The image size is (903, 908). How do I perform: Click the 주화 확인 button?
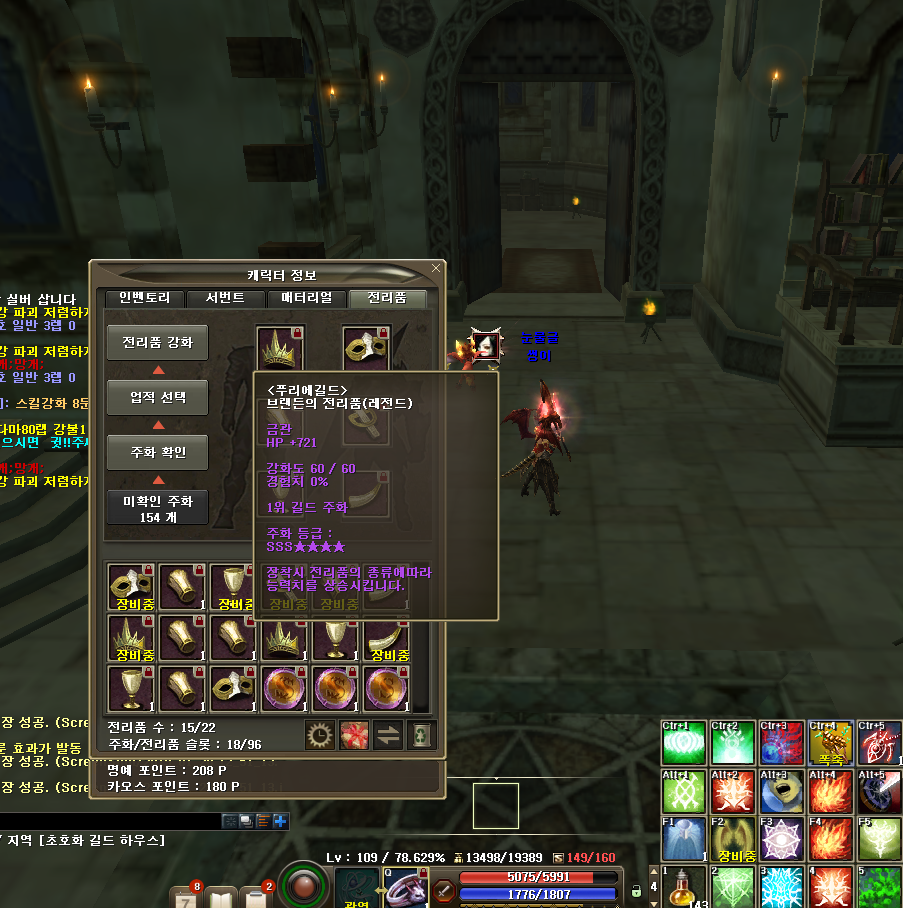coord(157,452)
